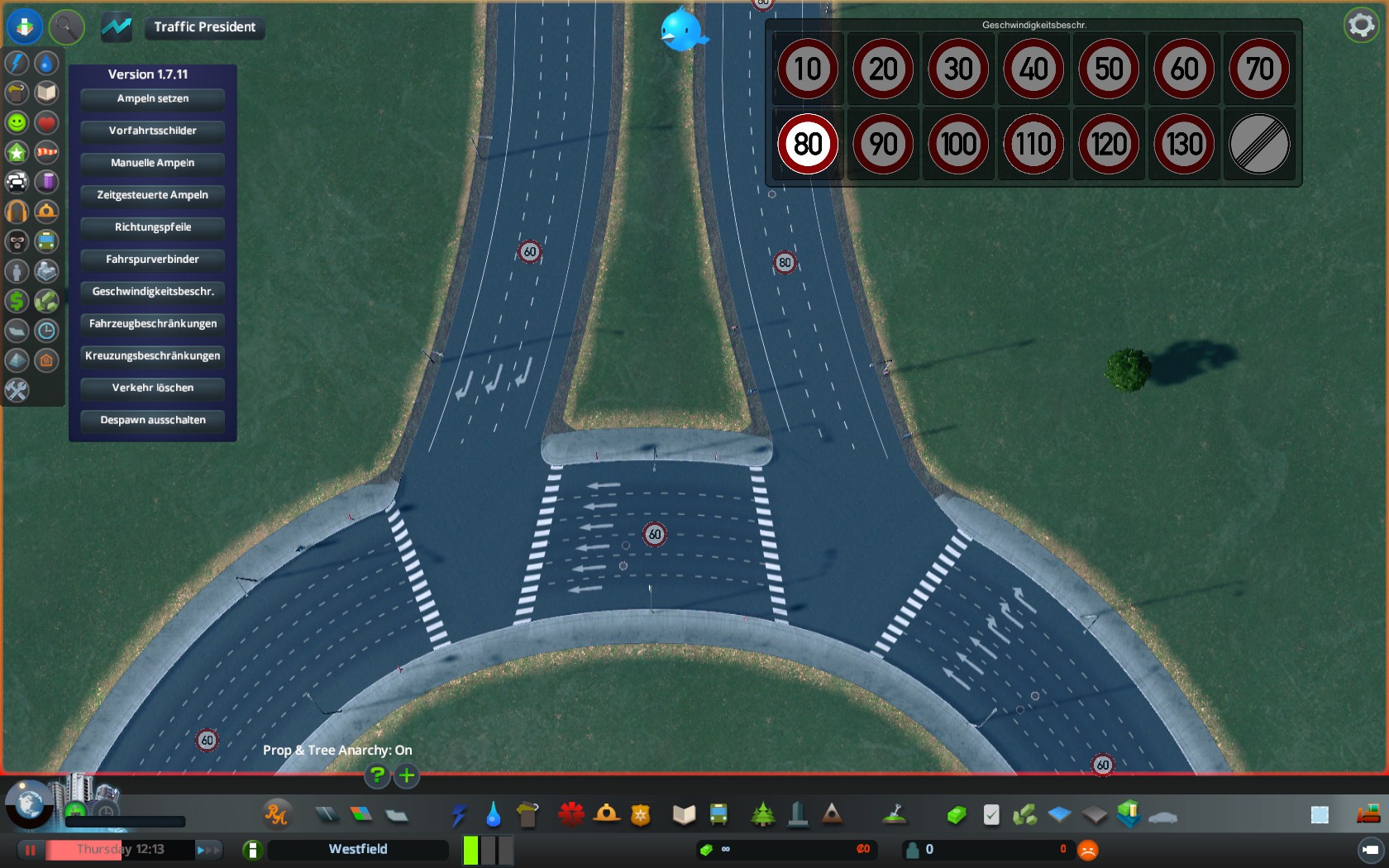Choose the no speed limit sign

(x=1259, y=145)
